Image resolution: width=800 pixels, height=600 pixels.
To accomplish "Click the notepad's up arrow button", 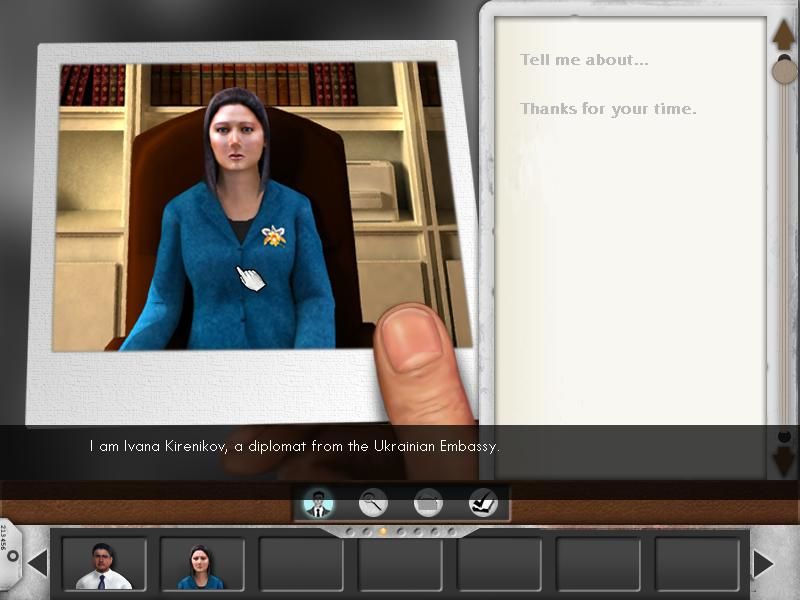I will tap(784, 35).
